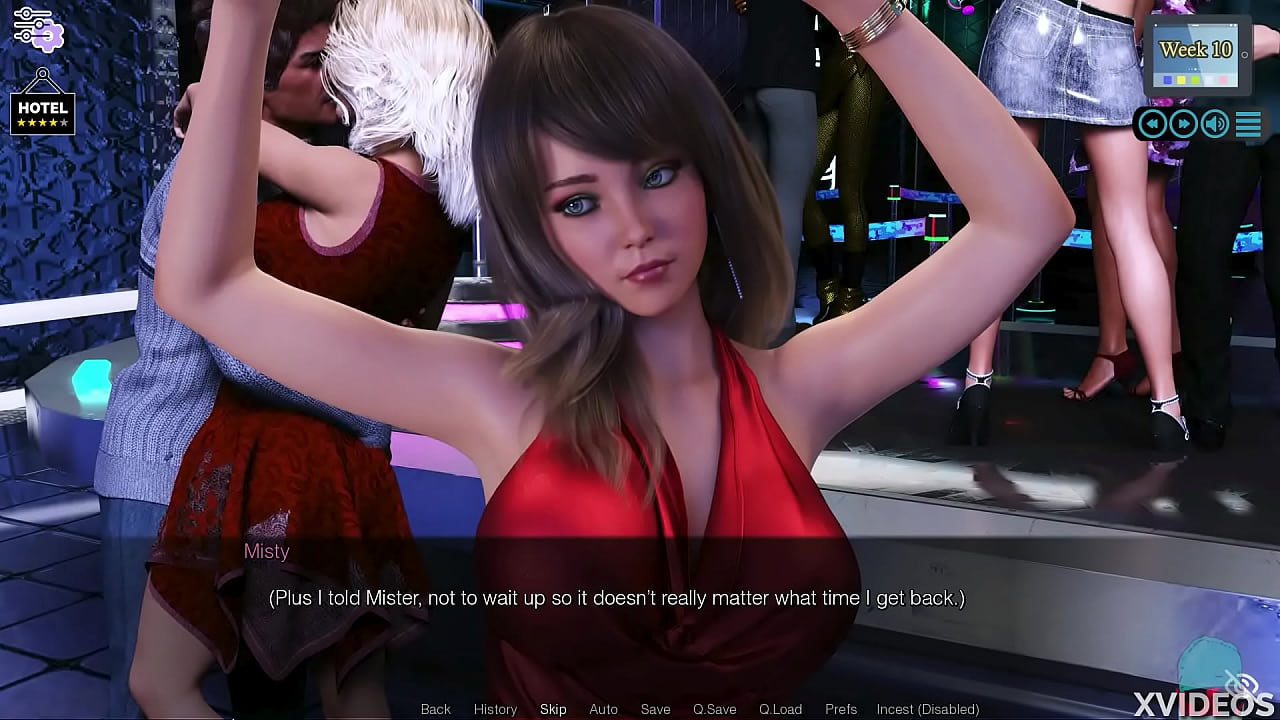
Task: Toggle Skip mode for dialogue
Action: click(553, 709)
